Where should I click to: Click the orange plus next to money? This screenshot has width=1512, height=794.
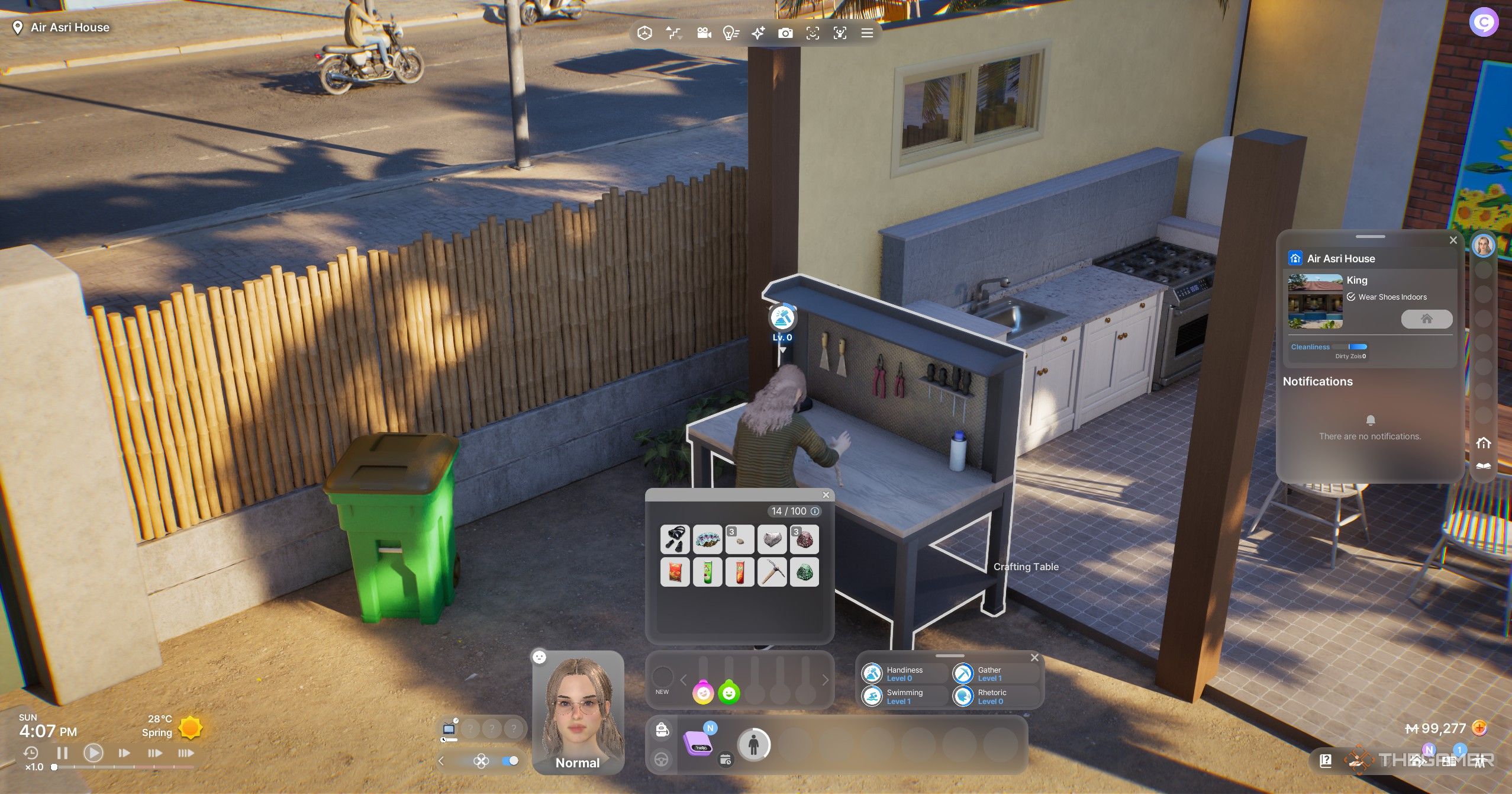1479,728
